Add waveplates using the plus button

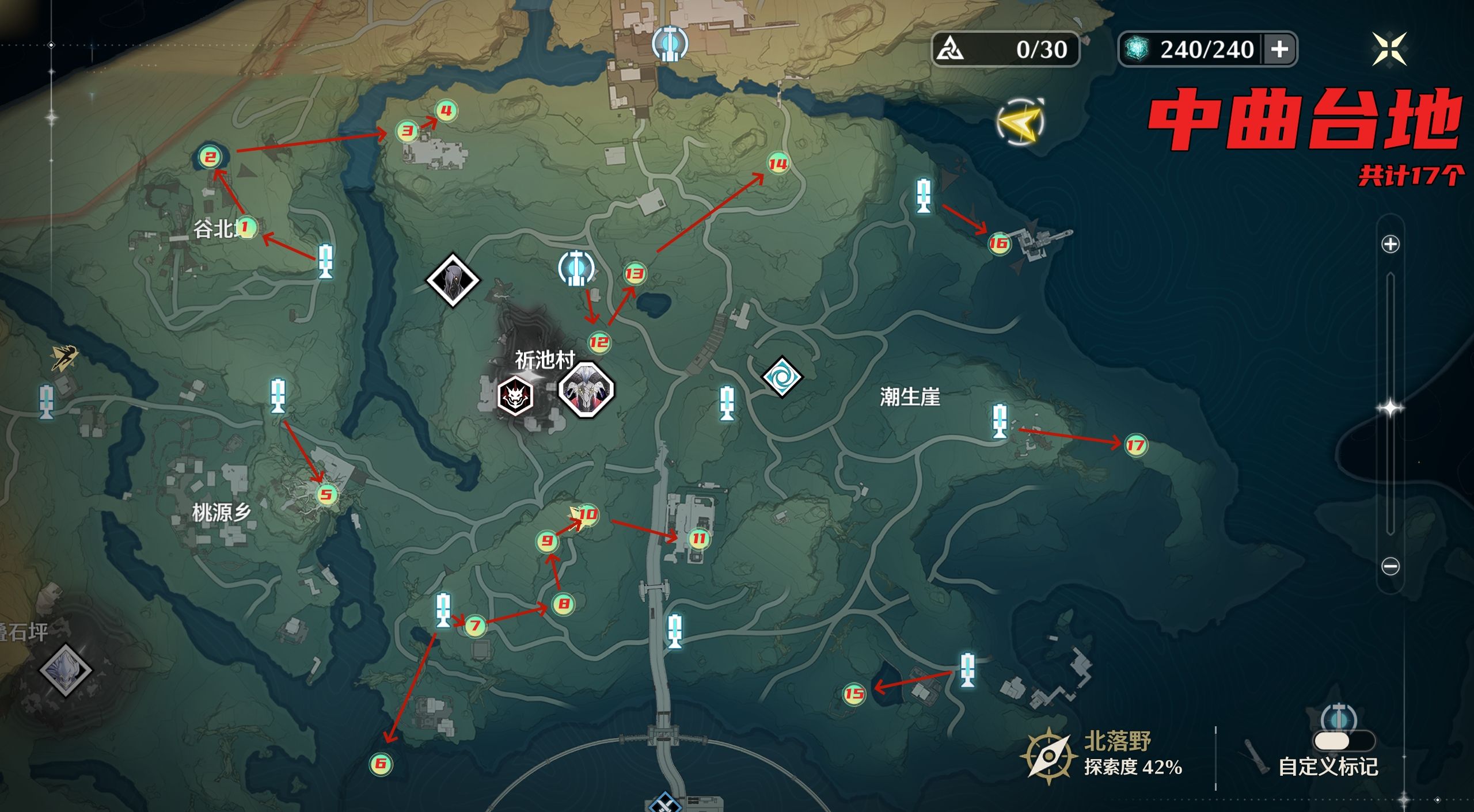pos(1279,49)
